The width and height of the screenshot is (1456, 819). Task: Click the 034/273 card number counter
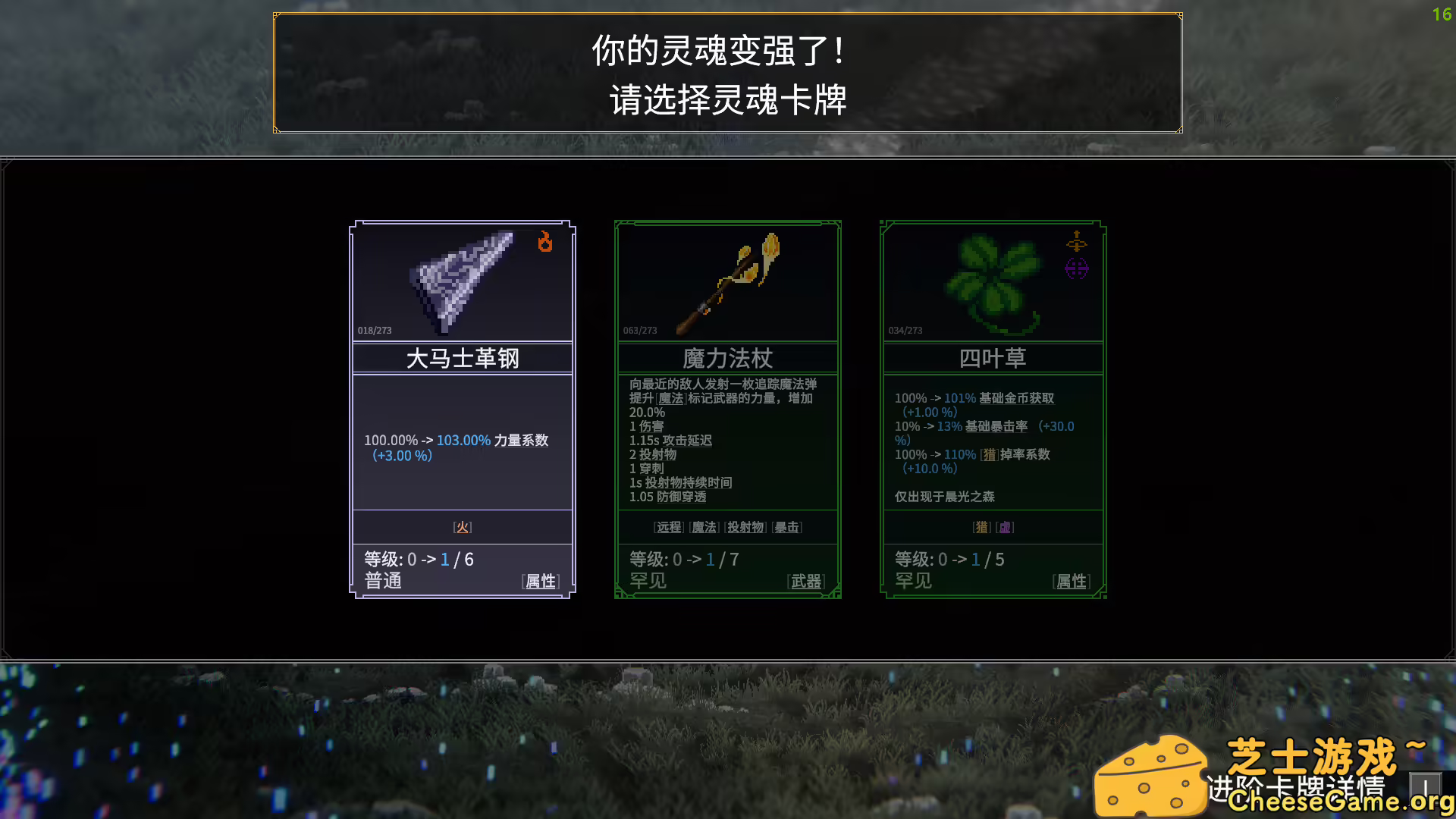905,330
